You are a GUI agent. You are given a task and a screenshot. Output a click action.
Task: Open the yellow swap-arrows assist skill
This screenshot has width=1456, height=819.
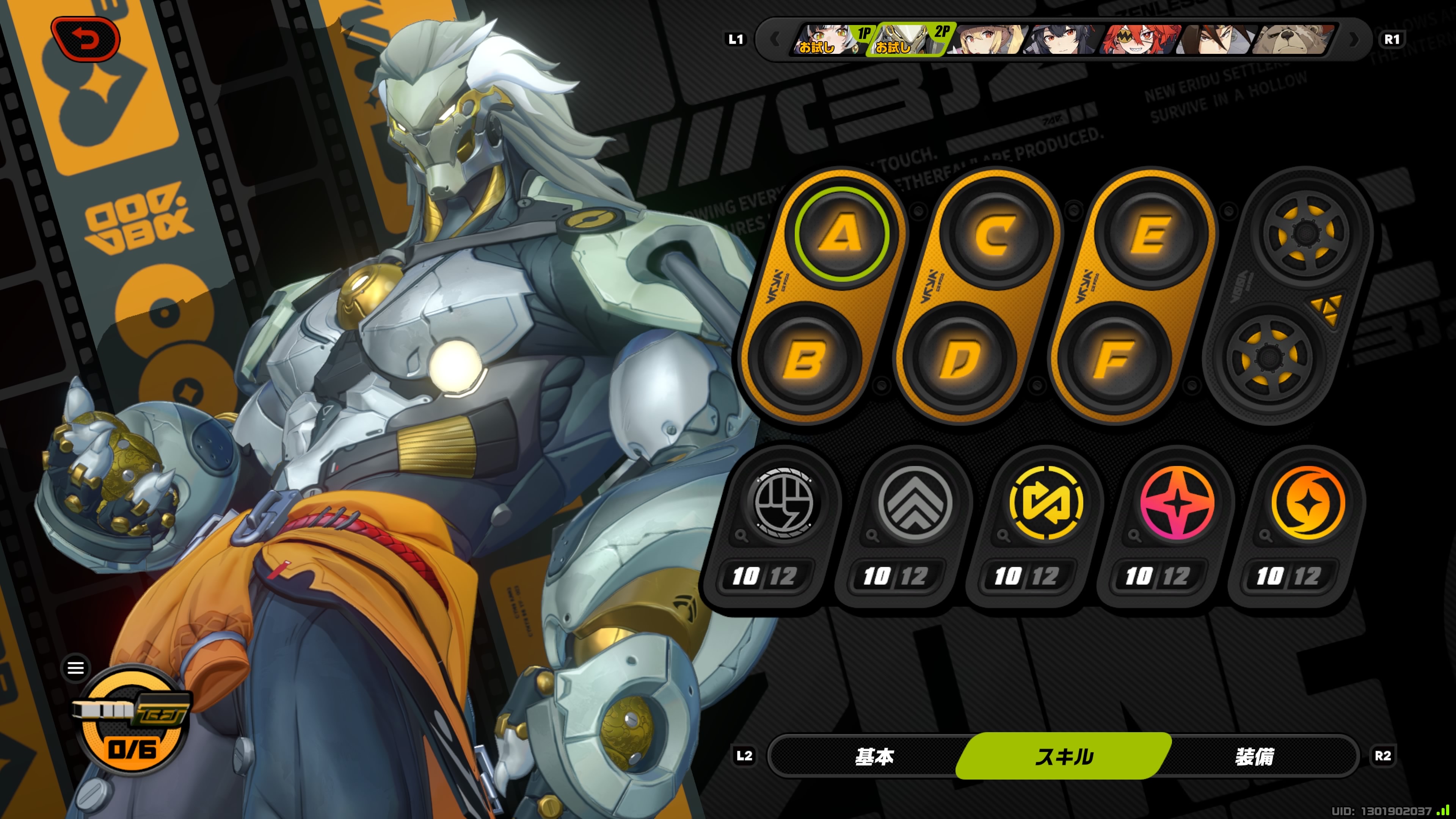[1046, 502]
